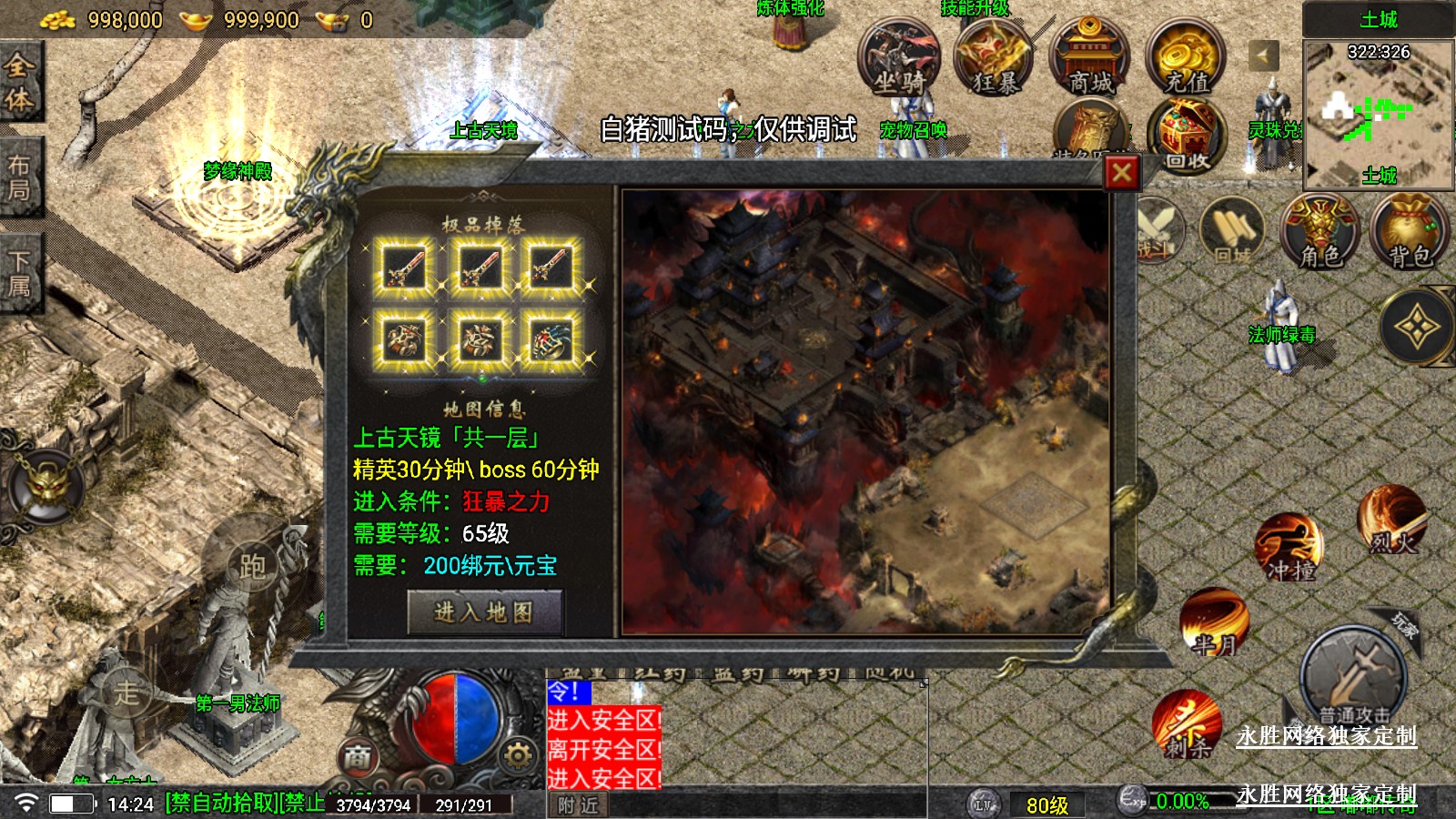The width and height of the screenshot is (1456, 819).
Task: Open the 土城 minimap
Action: click(1378, 114)
